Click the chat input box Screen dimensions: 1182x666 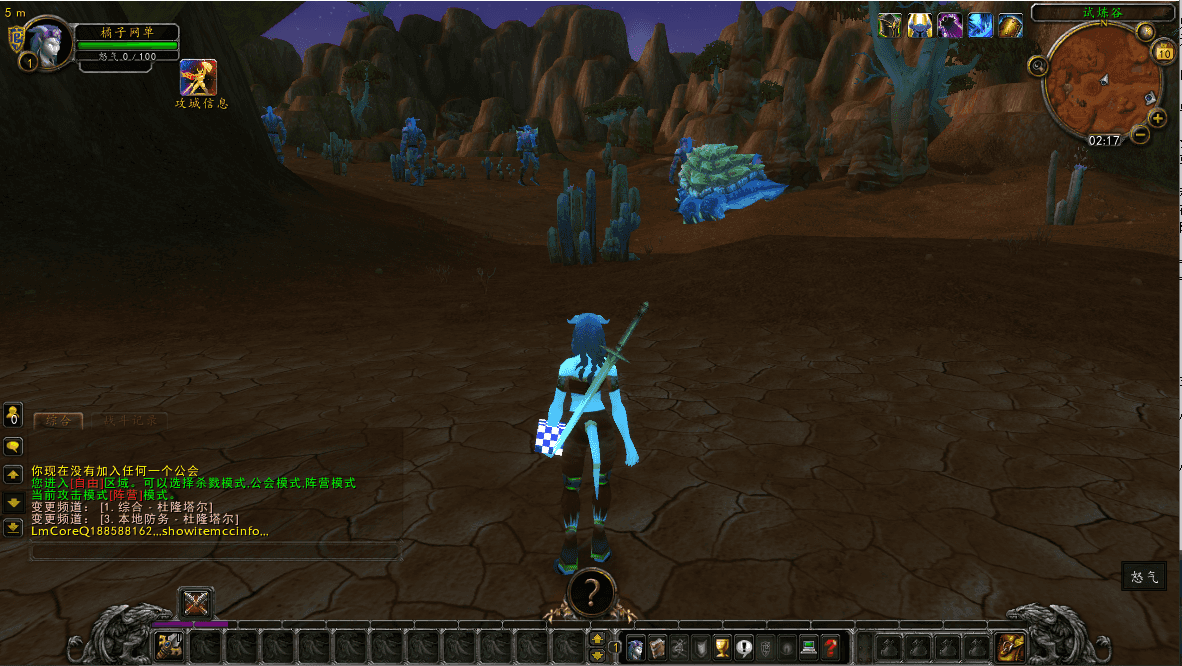point(215,551)
